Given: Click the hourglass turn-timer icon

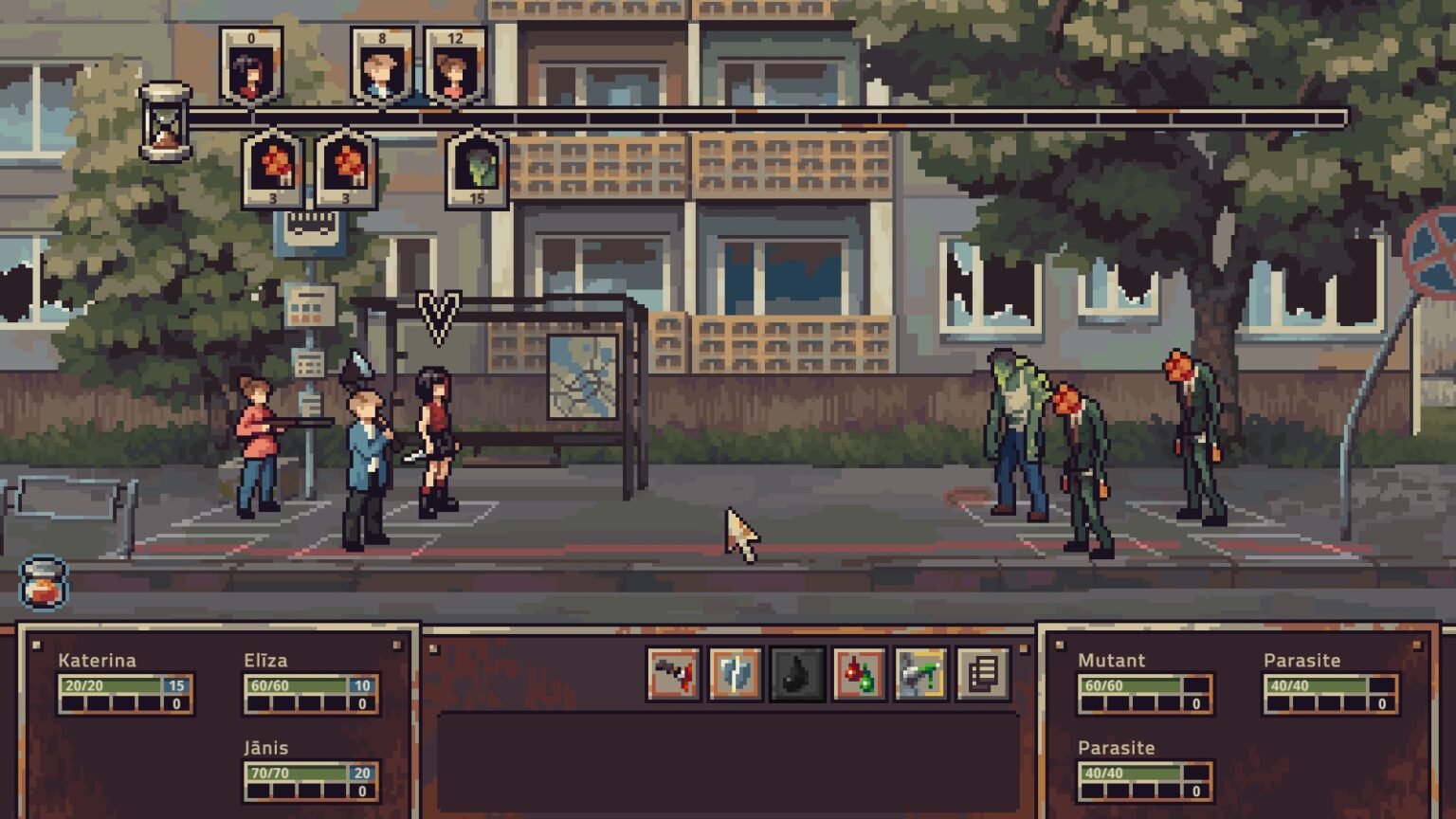Looking at the screenshot, I should coord(163,119).
